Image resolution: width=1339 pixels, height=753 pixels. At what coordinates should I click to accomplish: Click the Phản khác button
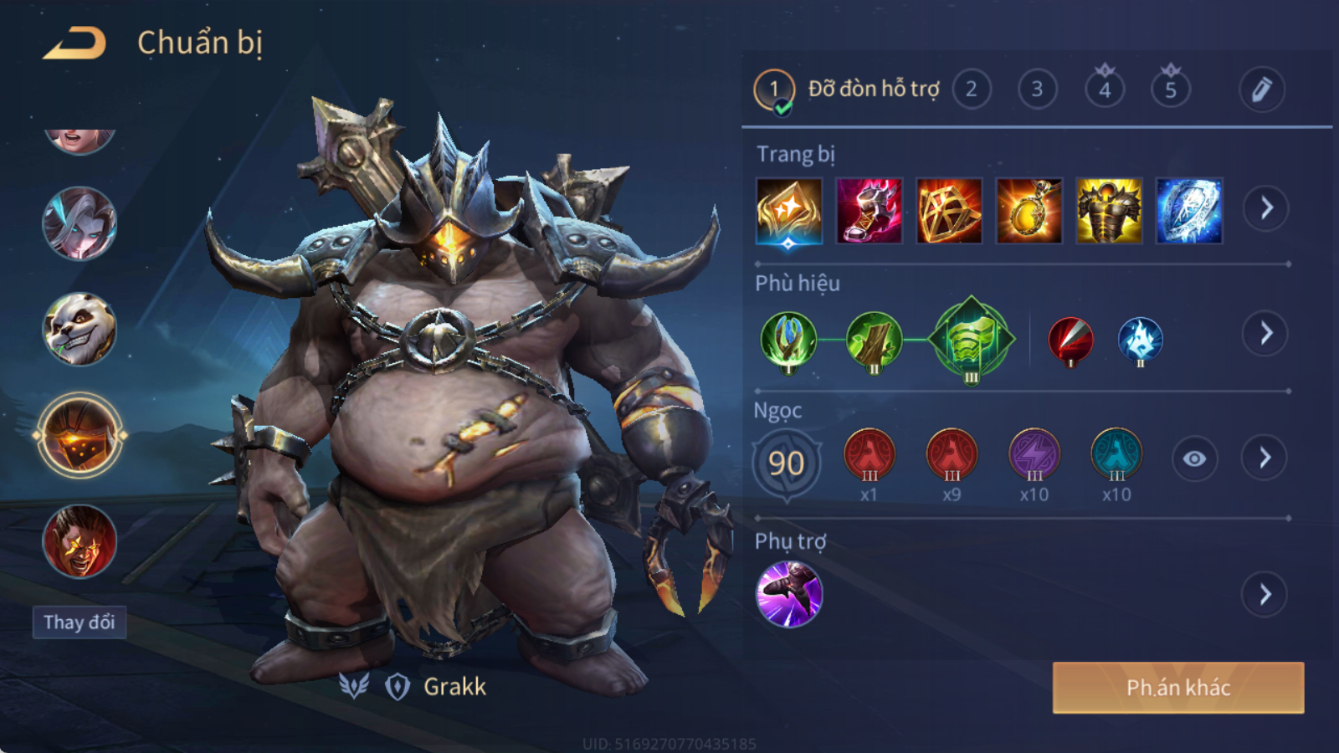pyautogui.click(x=1178, y=688)
